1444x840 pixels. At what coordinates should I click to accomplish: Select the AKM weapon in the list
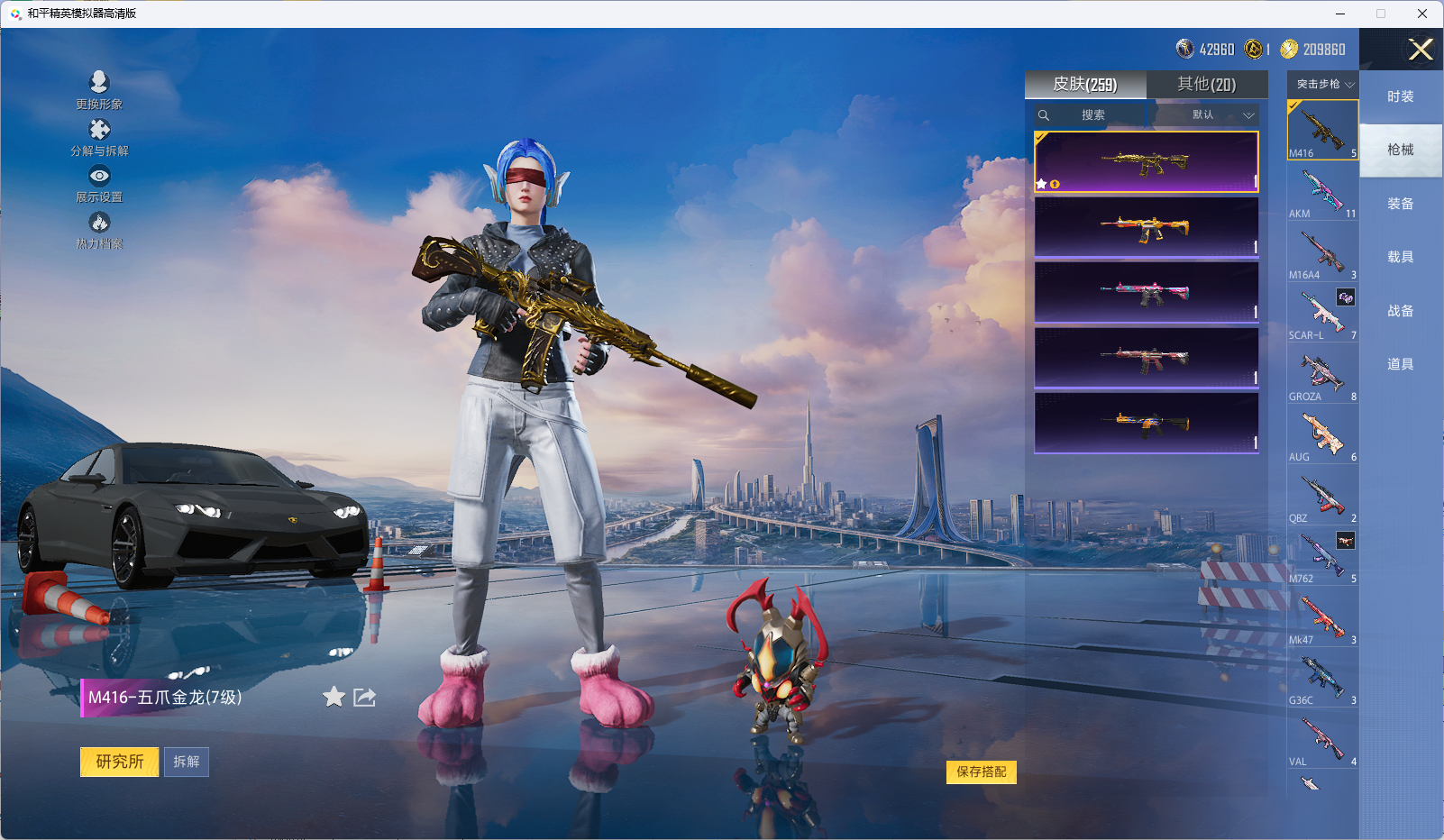[x=1321, y=193]
